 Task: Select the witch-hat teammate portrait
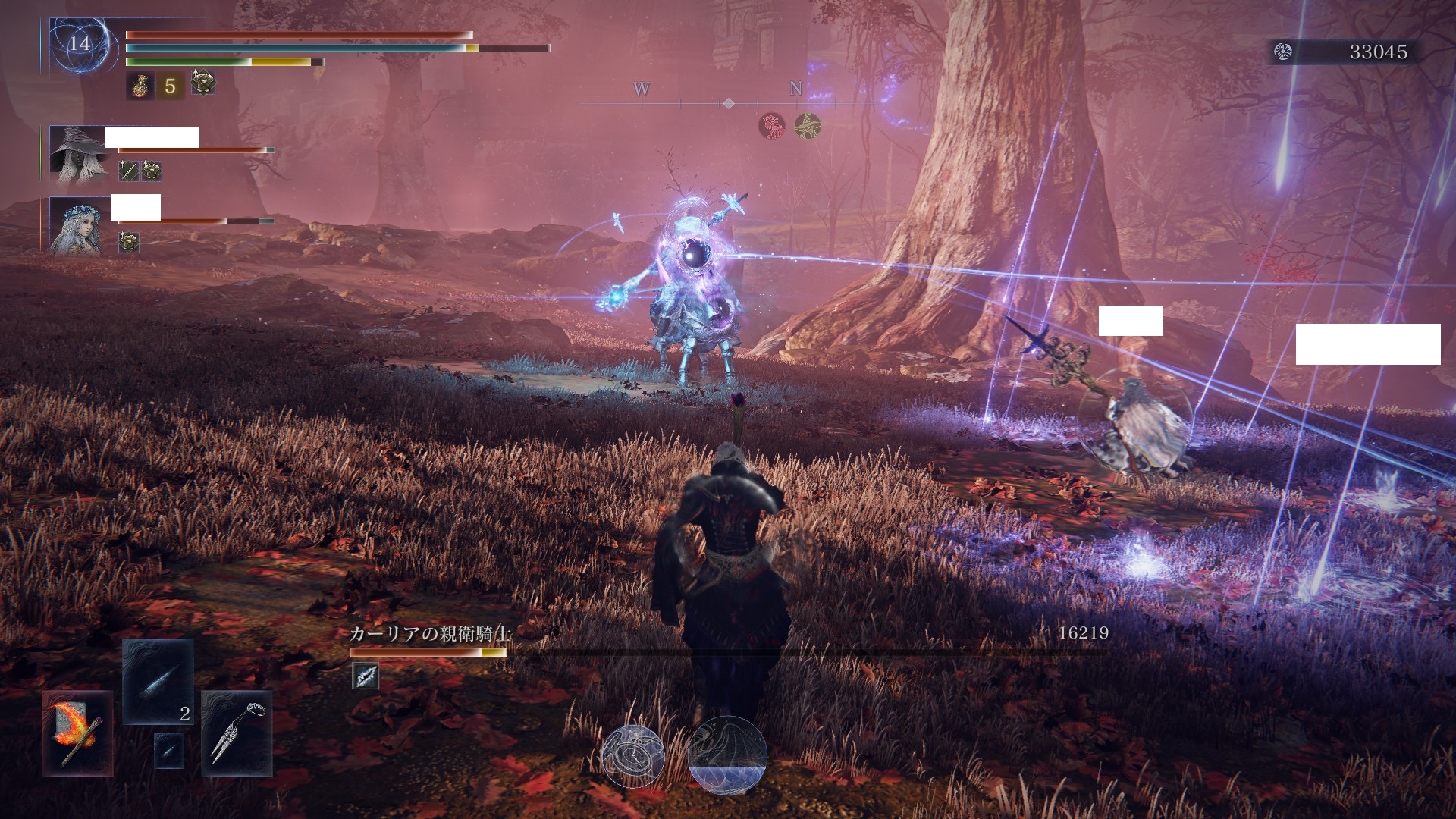78,155
